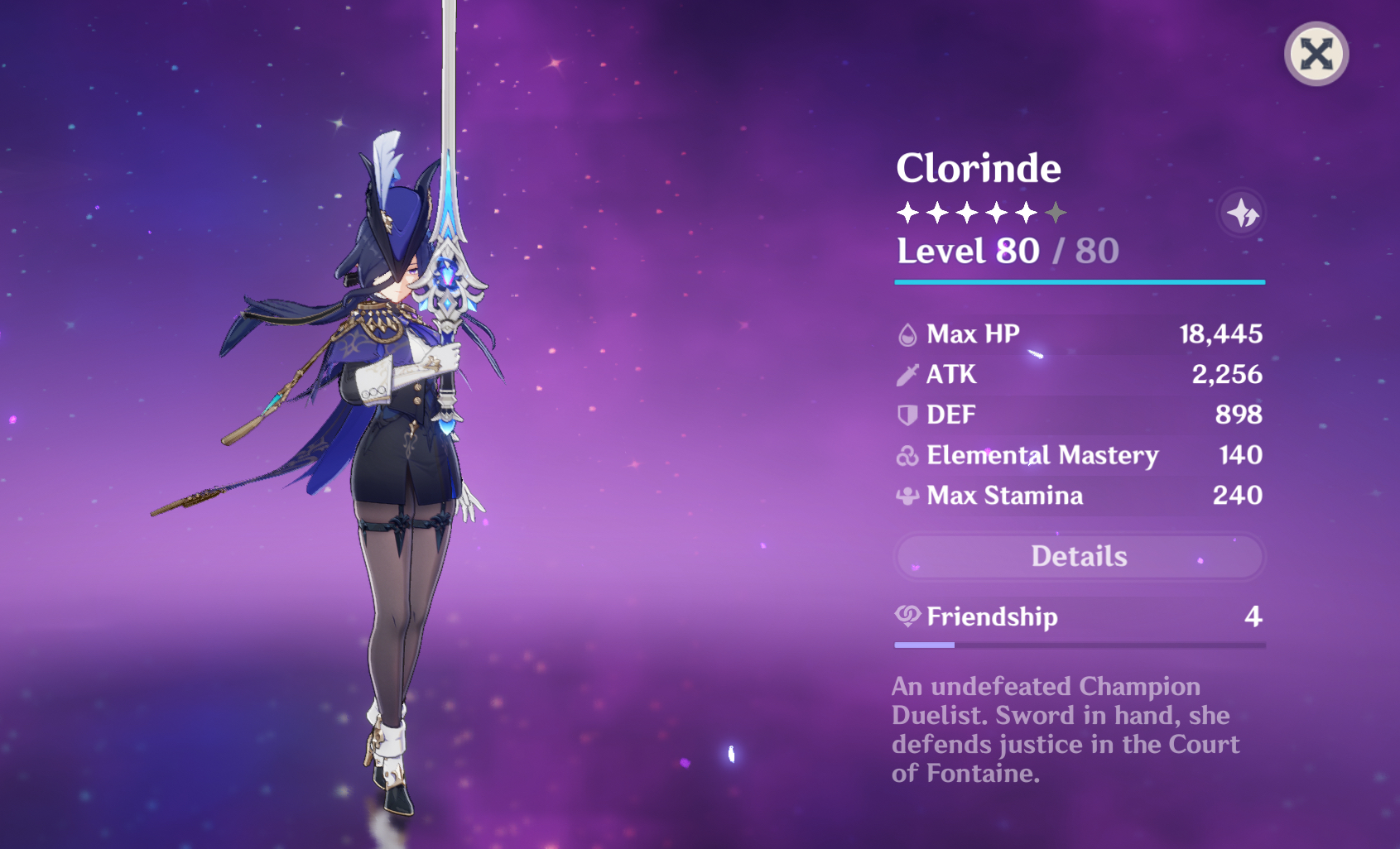Click the Elemental Mastery icon

908,455
